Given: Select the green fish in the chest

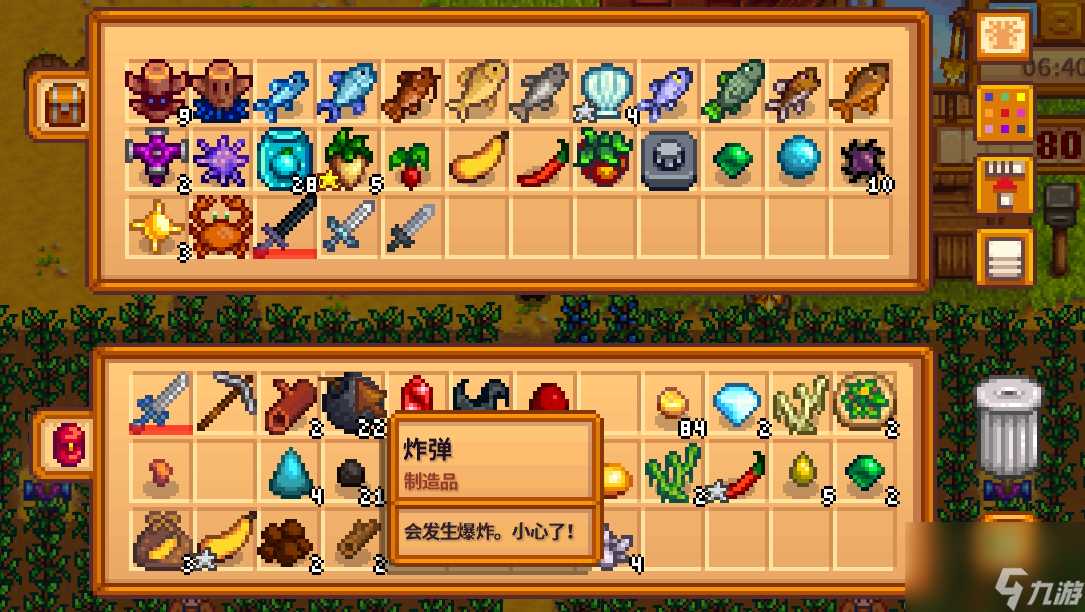Looking at the screenshot, I should [734, 92].
